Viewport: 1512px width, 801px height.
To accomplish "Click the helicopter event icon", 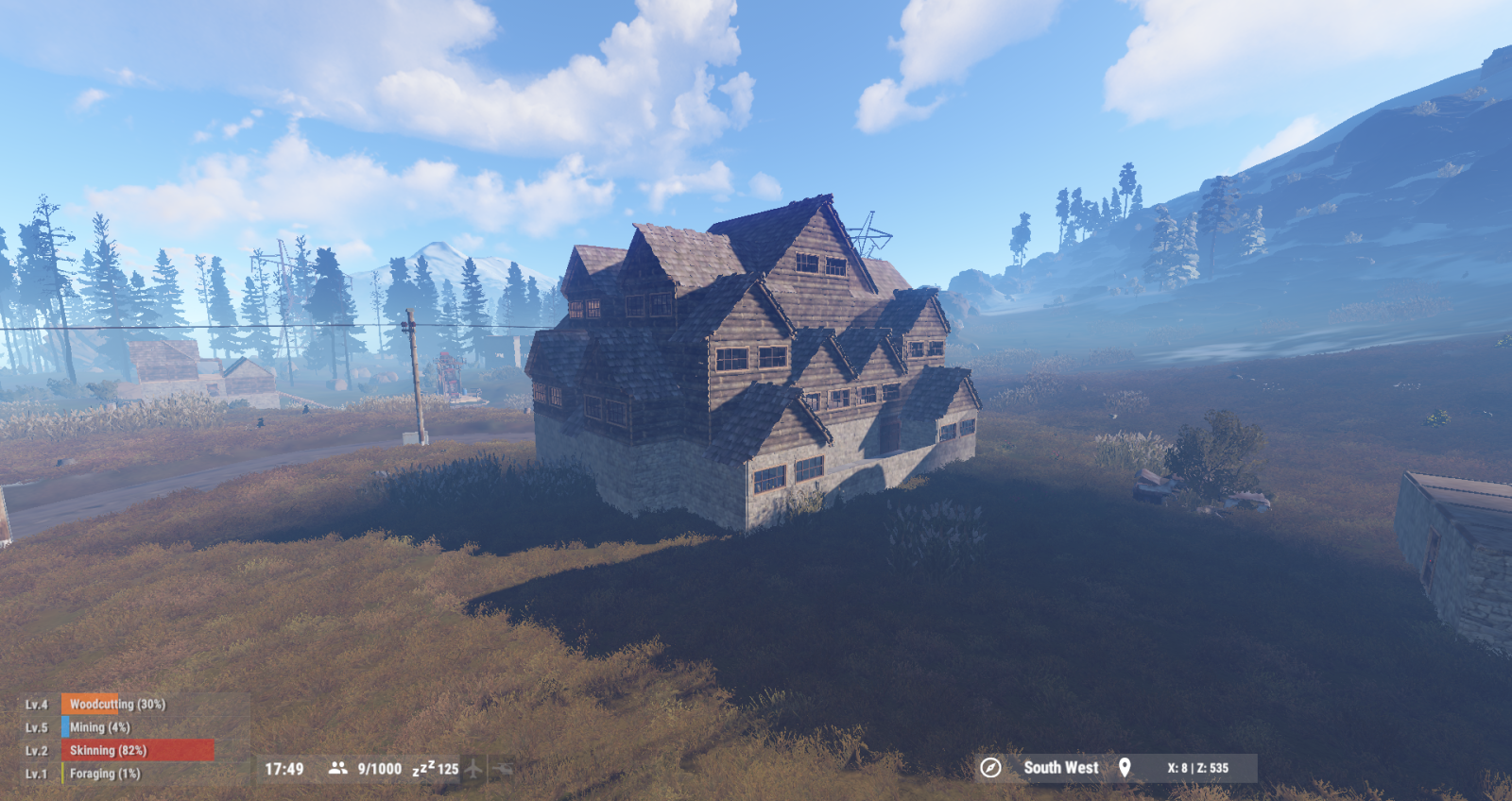I will (502, 769).
